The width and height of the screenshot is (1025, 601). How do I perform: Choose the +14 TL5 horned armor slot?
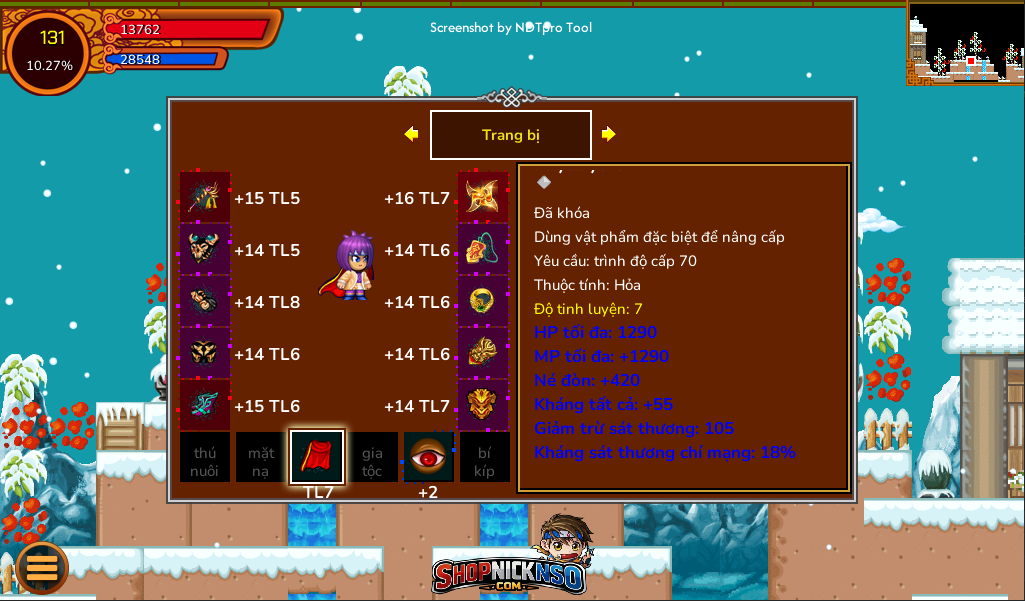pyautogui.click(x=205, y=250)
